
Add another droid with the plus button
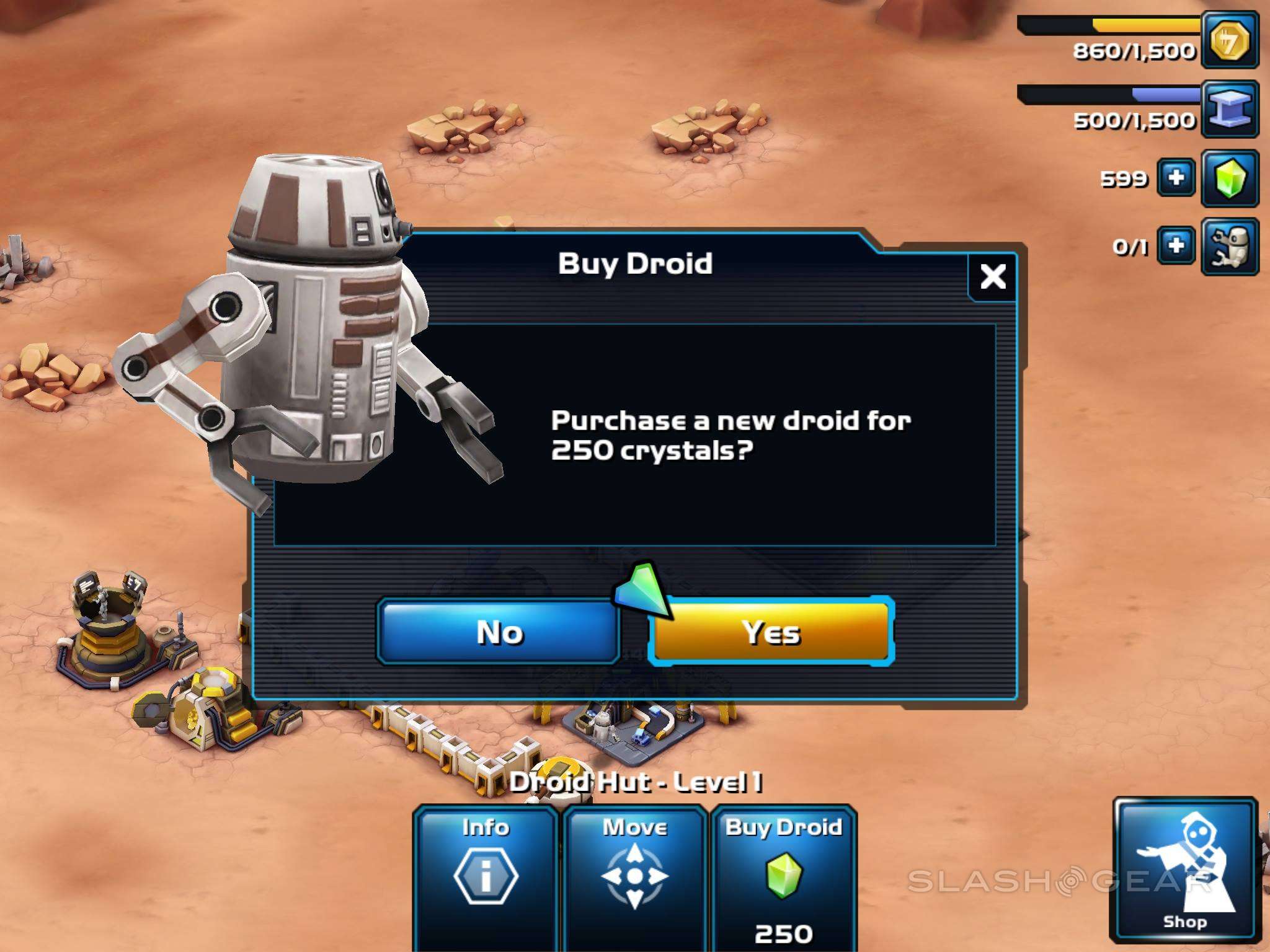point(1176,246)
